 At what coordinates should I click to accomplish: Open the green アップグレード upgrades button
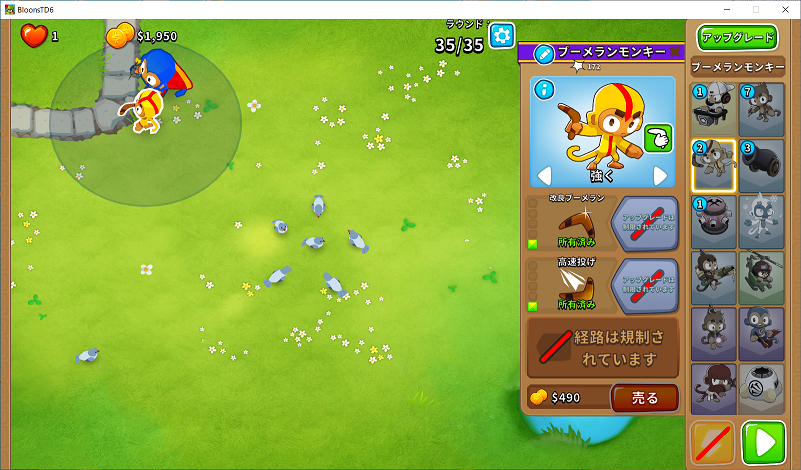(738, 38)
